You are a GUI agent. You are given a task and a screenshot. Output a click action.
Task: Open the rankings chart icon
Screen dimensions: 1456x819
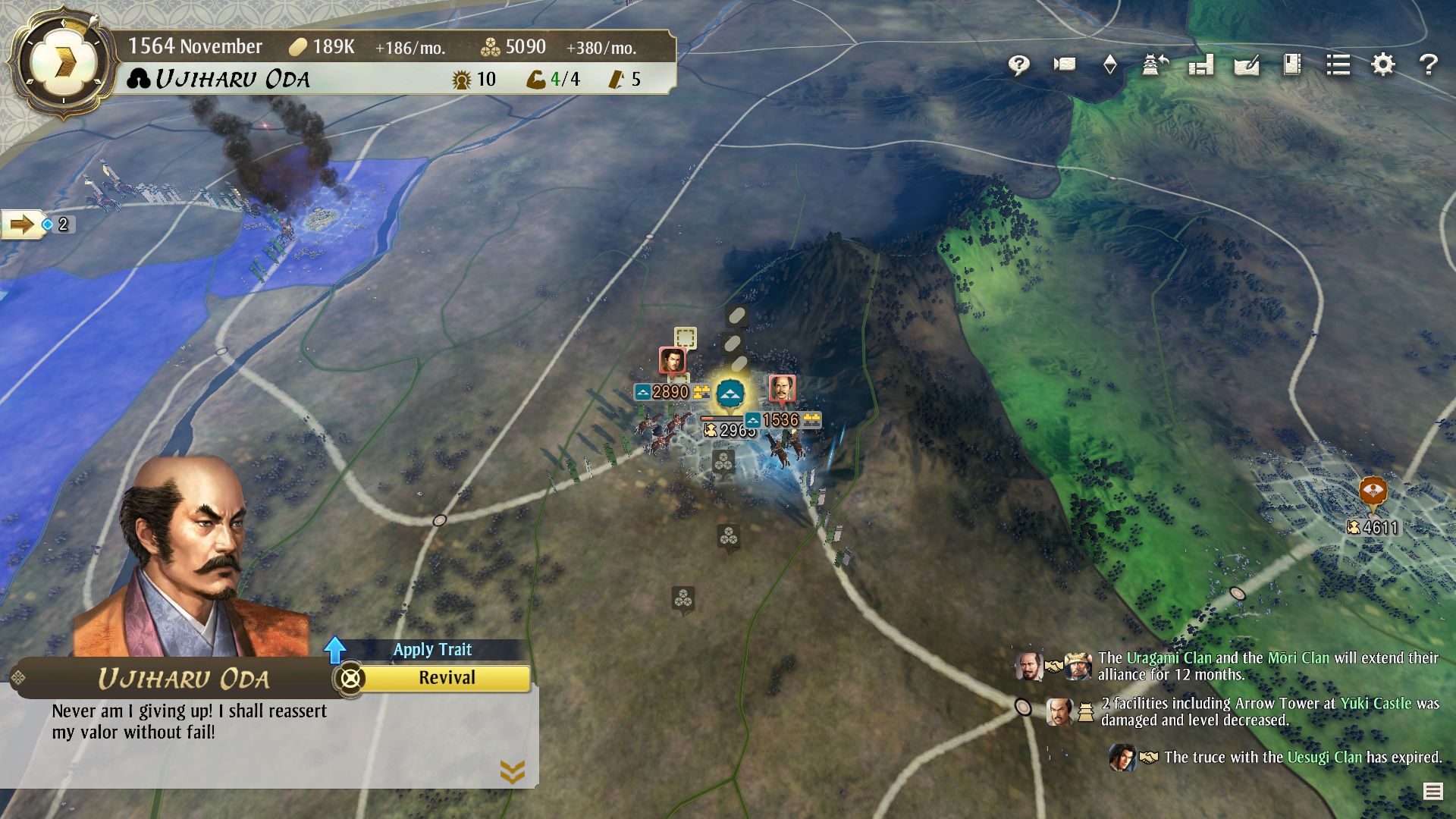[x=1200, y=65]
